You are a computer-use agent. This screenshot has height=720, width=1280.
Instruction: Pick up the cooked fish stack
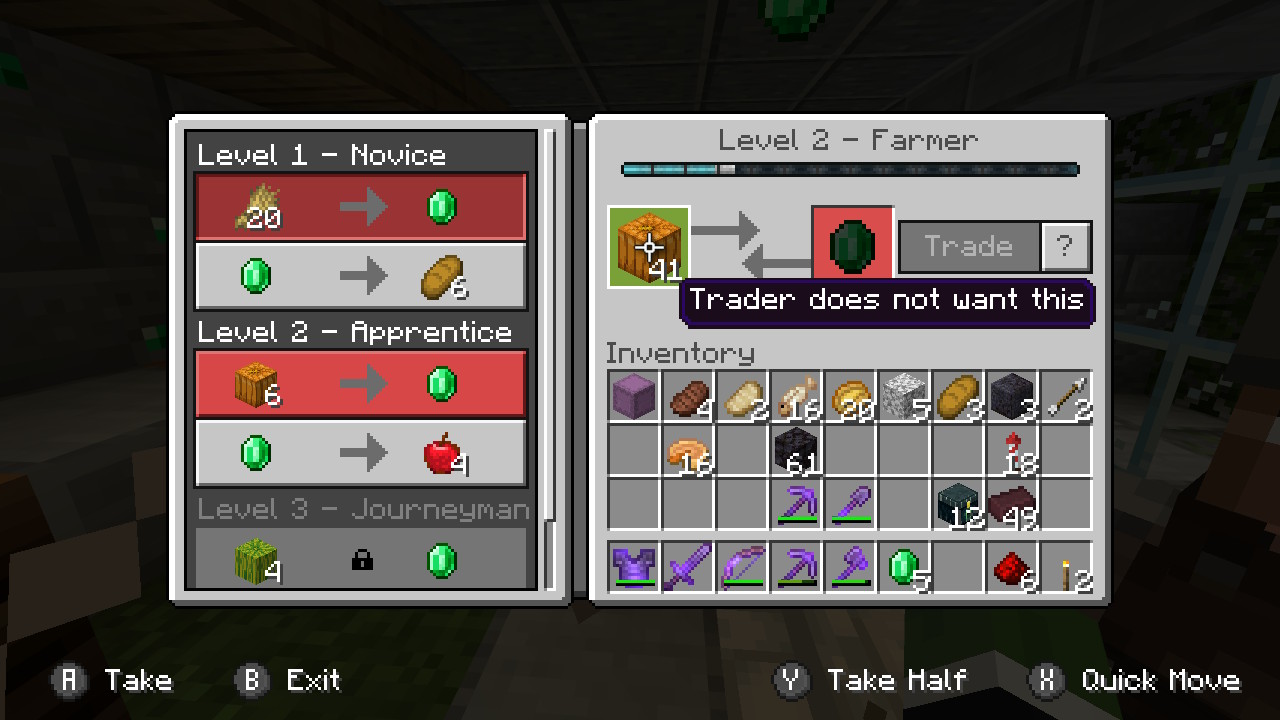pos(796,396)
